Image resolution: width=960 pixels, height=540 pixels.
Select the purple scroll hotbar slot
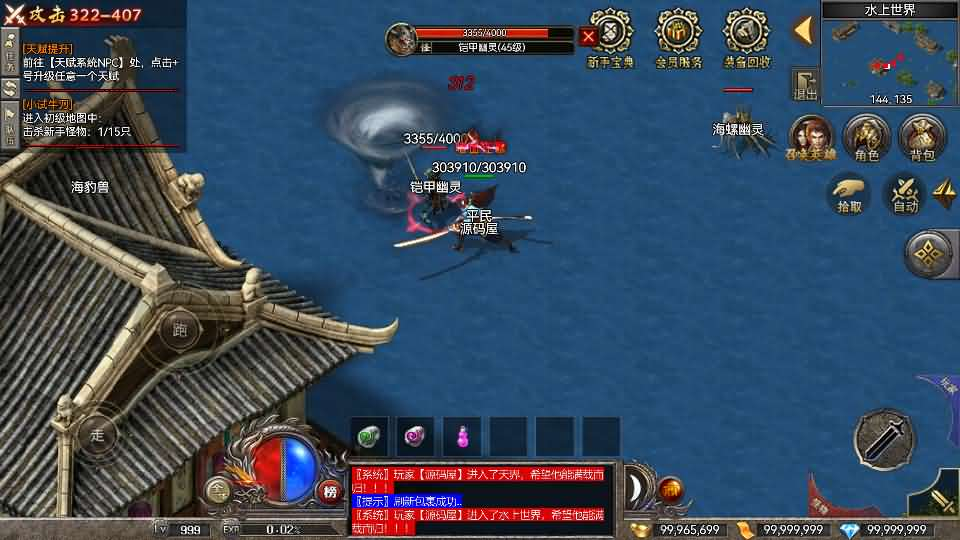[x=415, y=436]
